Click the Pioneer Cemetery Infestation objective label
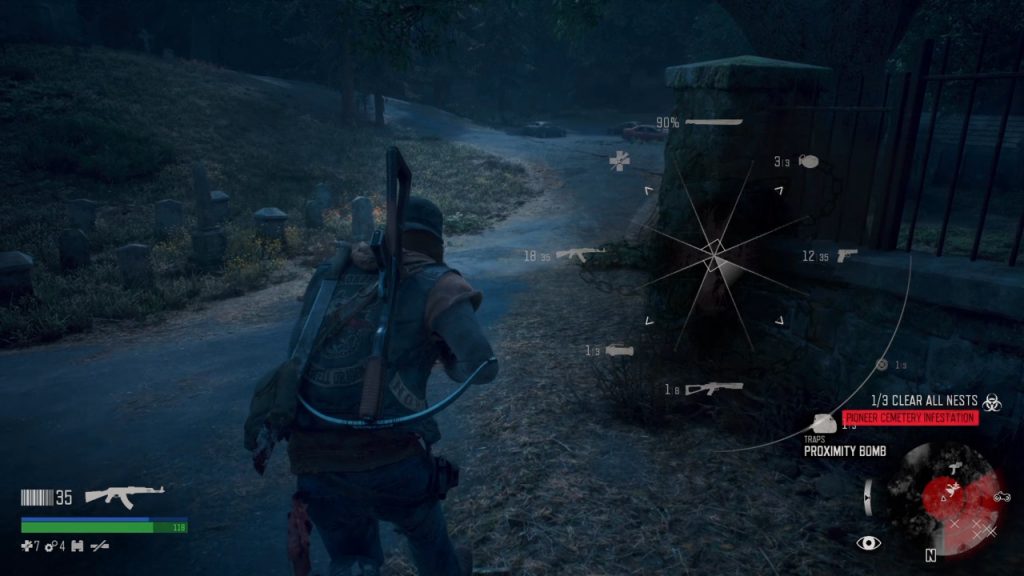 [909, 418]
